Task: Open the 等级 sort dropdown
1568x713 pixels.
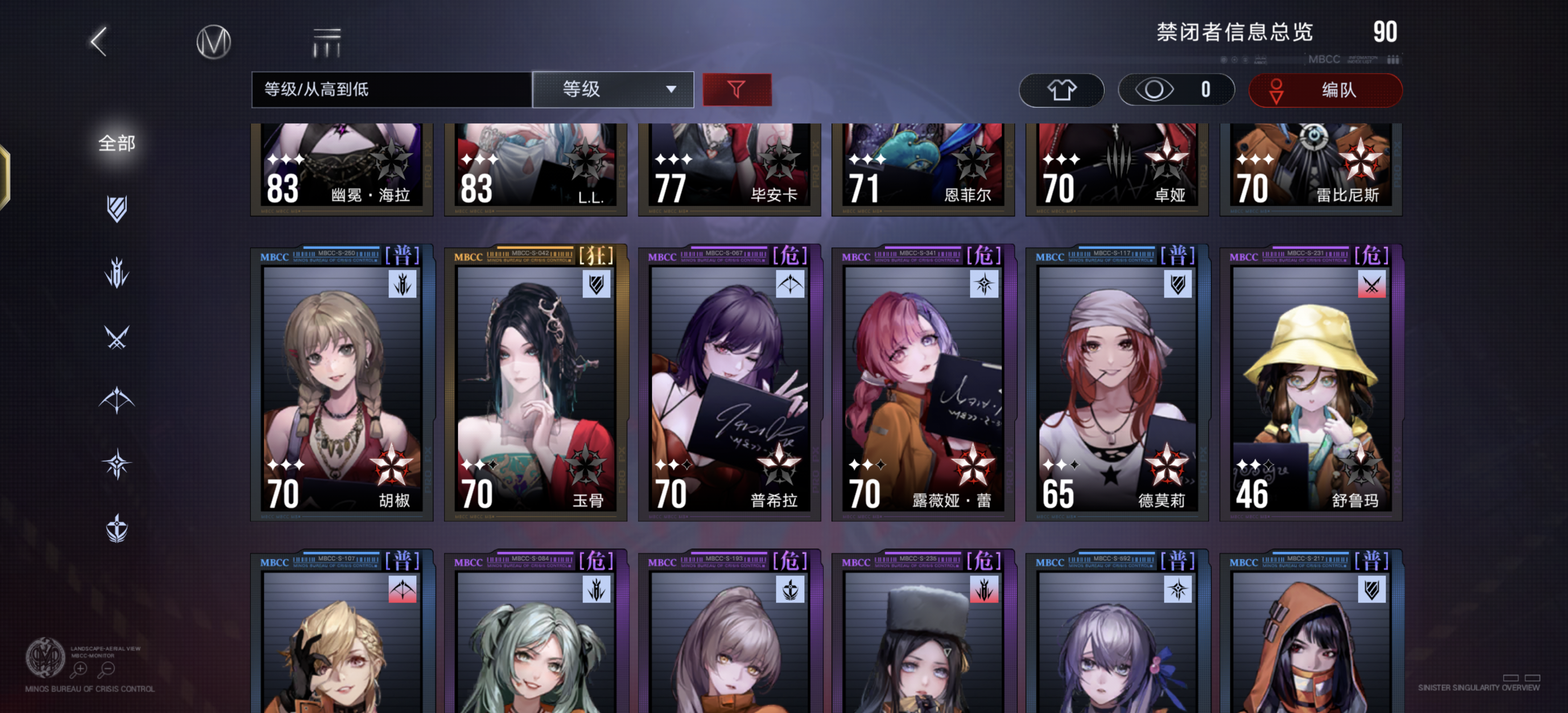Action: point(612,90)
